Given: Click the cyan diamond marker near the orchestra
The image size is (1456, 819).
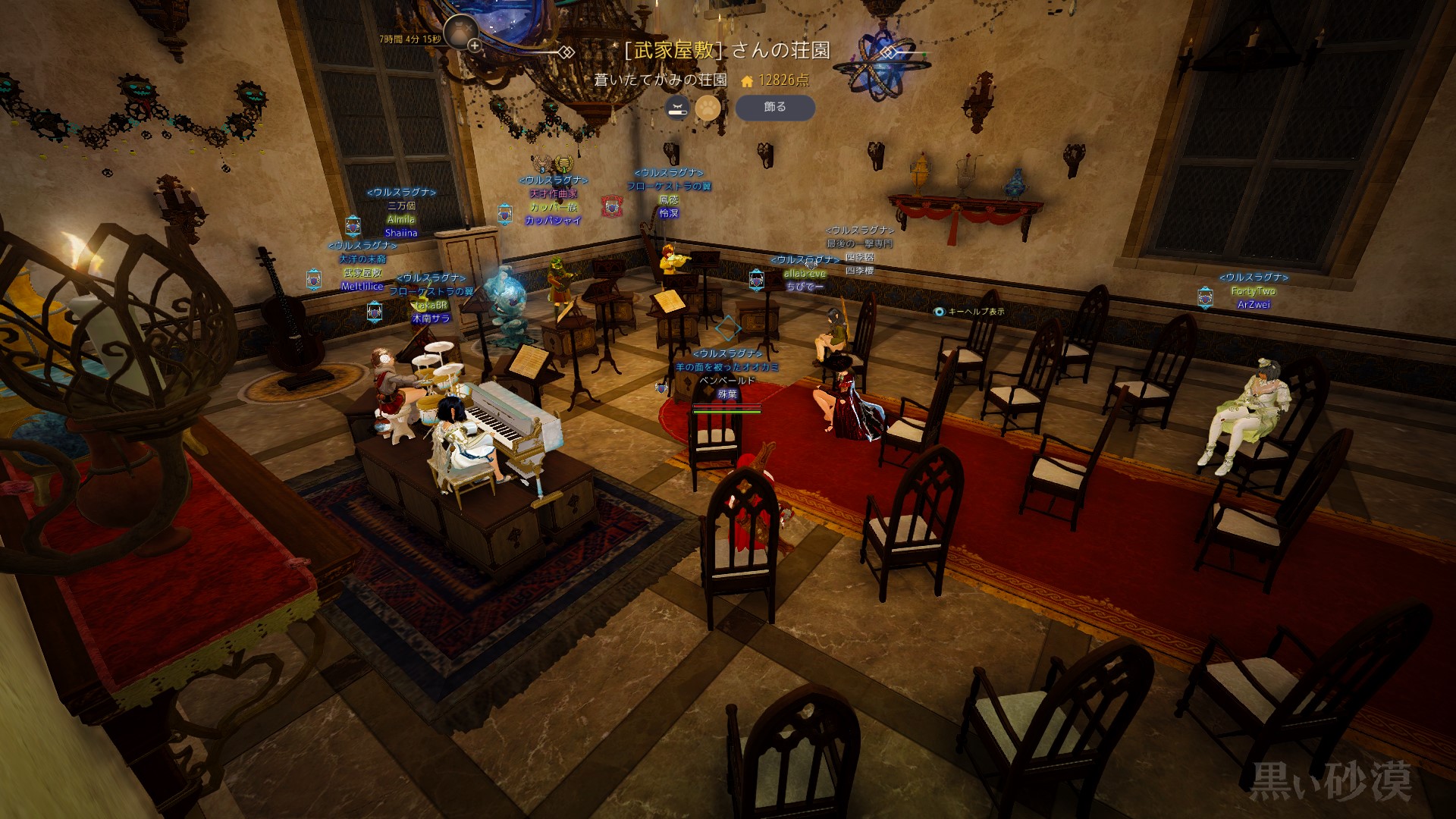Looking at the screenshot, I should [x=730, y=328].
